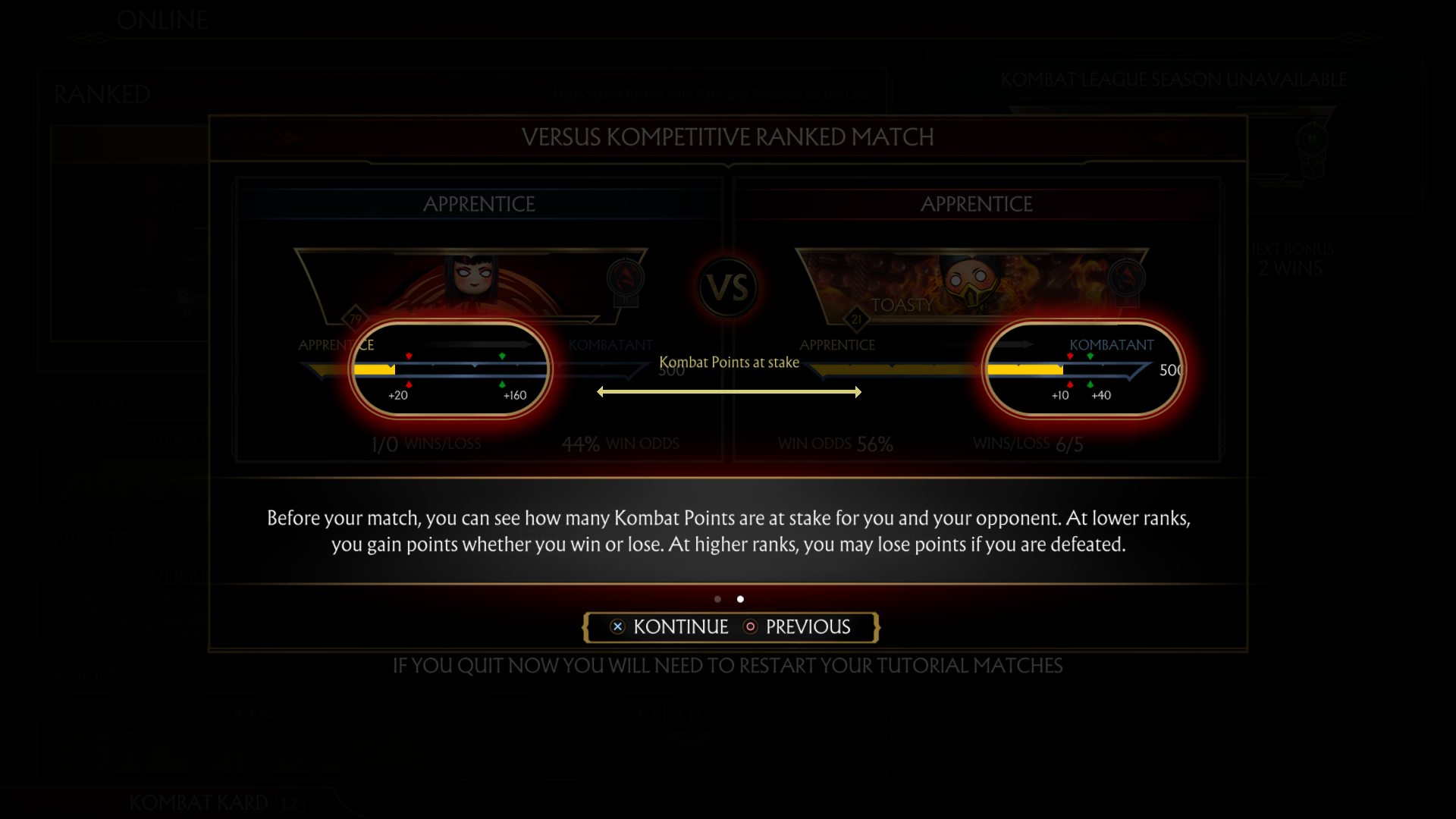Screen dimensions: 1456x819
Task: Click the X button icon on Kontinue
Action: pos(617,627)
